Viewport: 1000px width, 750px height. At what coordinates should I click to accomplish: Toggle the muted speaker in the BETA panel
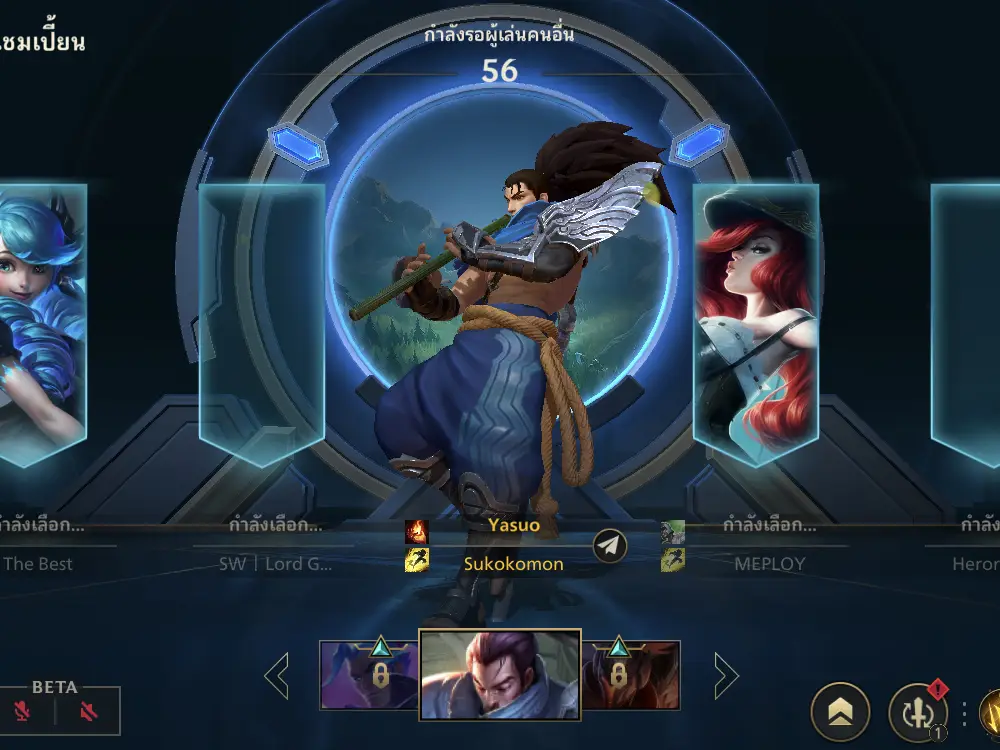click(89, 712)
